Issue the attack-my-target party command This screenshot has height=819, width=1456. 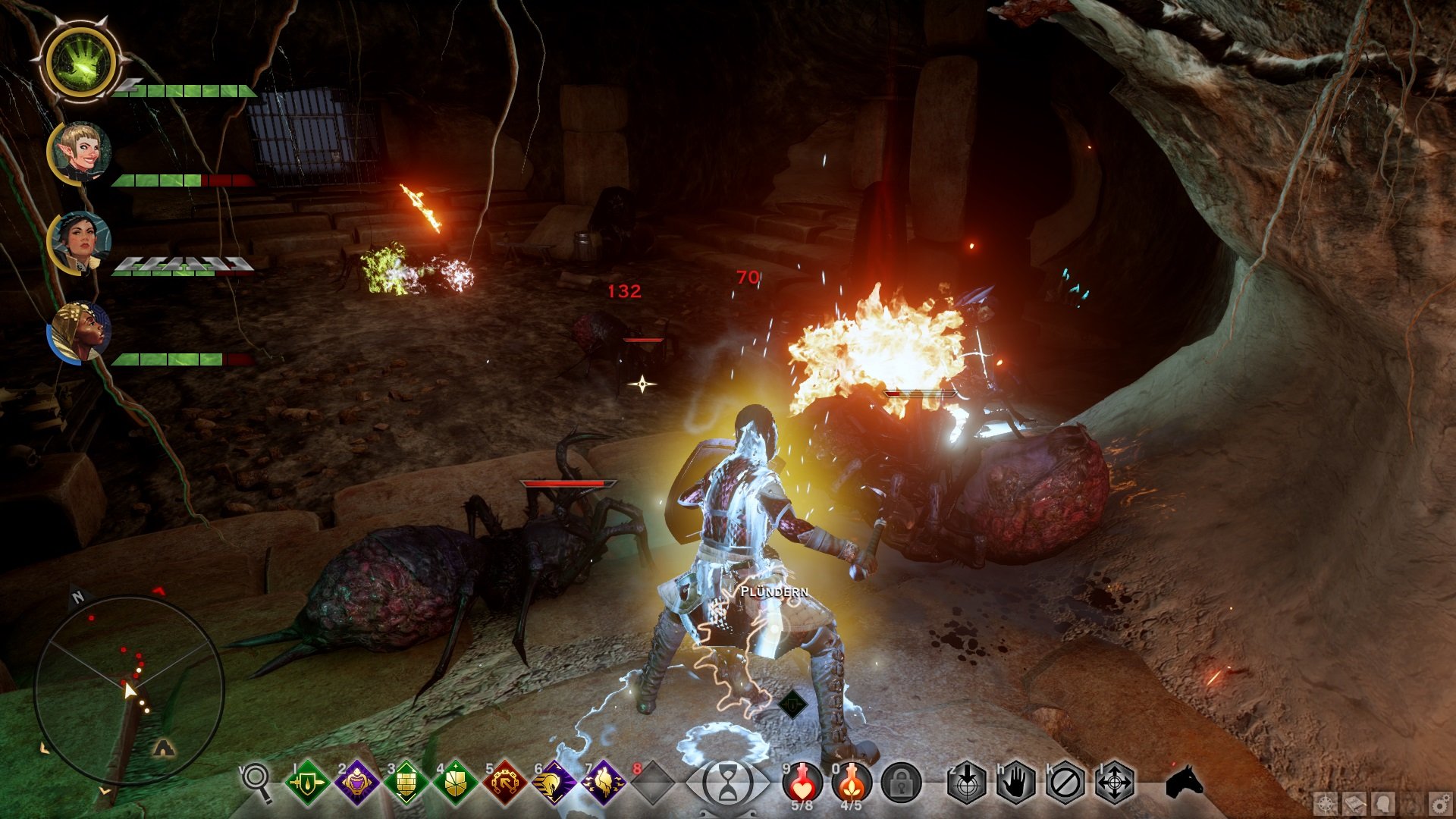(x=967, y=783)
